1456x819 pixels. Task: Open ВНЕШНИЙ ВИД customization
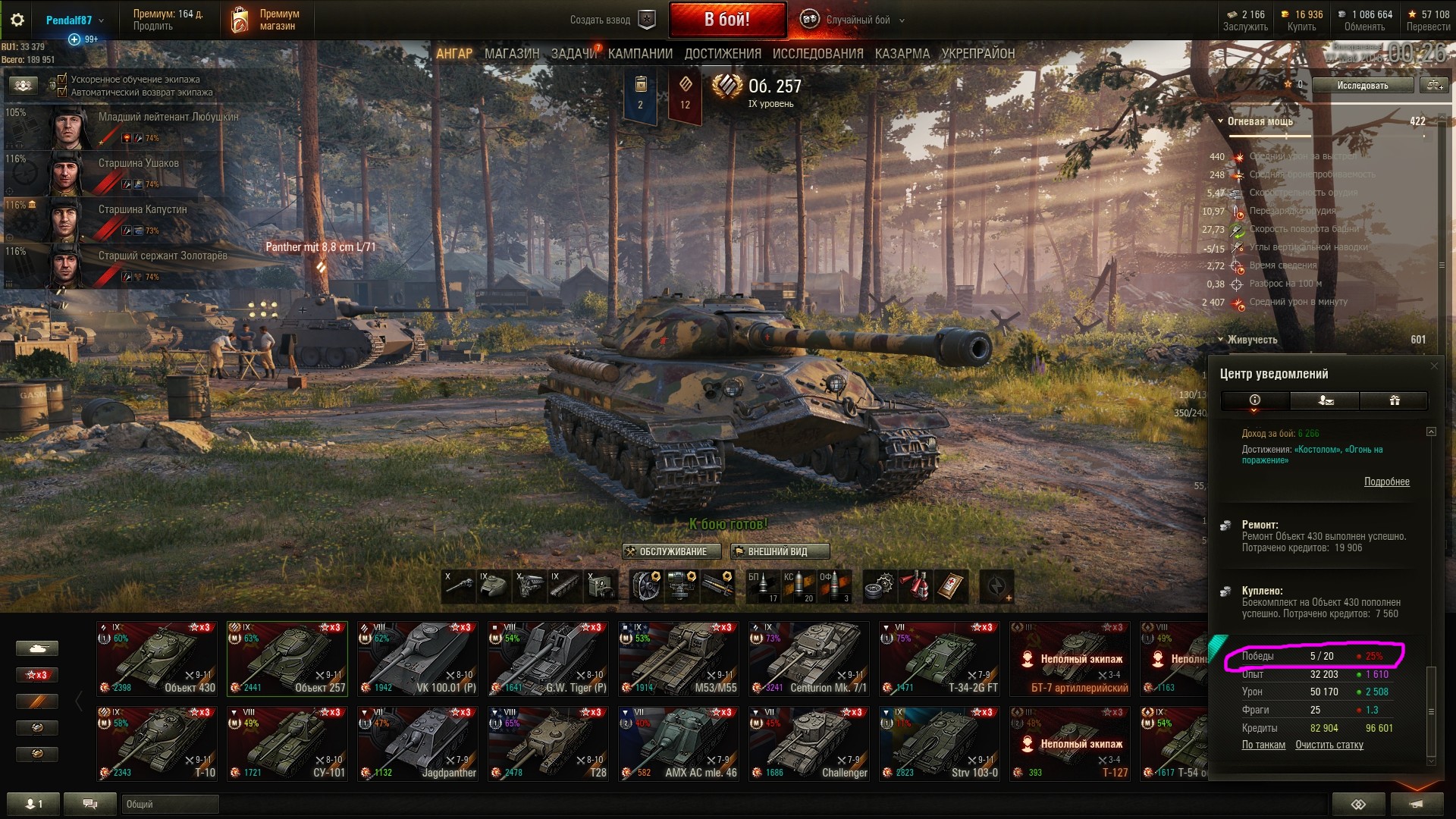pyautogui.click(x=780, y=551)
